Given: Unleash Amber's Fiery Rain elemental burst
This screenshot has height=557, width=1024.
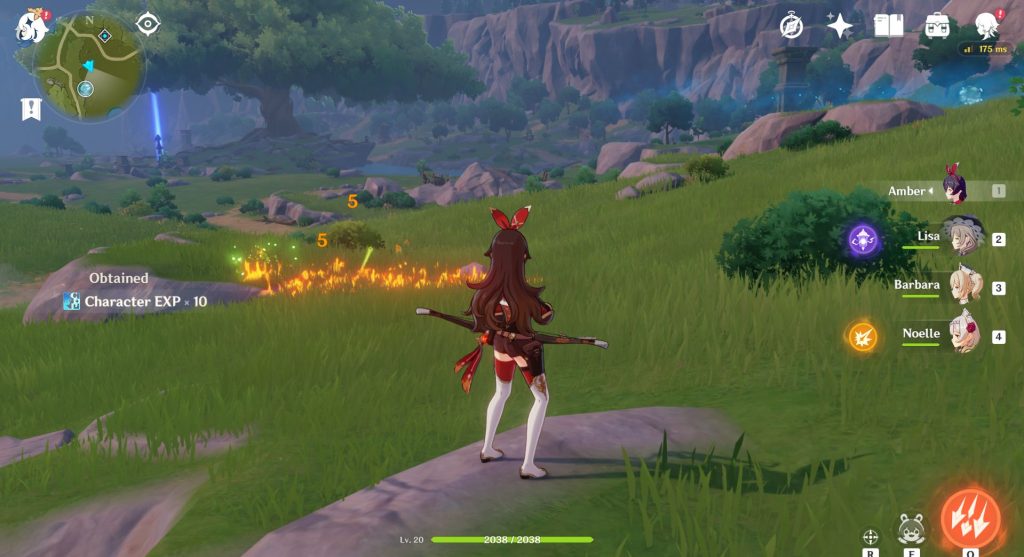Looking at the screenshot, I should 970,518.
